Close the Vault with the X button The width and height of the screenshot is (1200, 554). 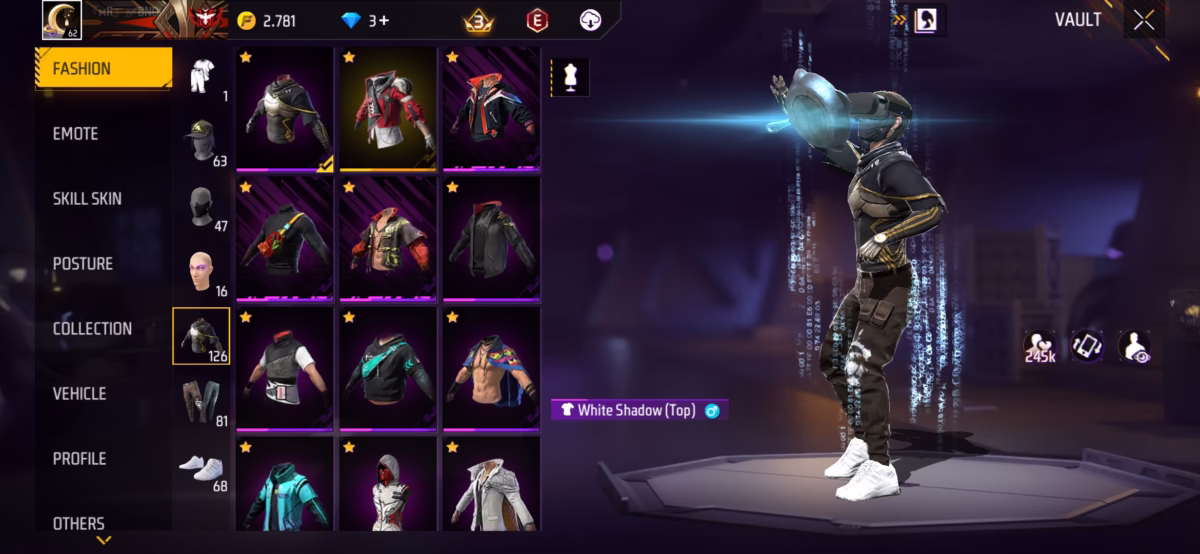(x=1143, y=21)
